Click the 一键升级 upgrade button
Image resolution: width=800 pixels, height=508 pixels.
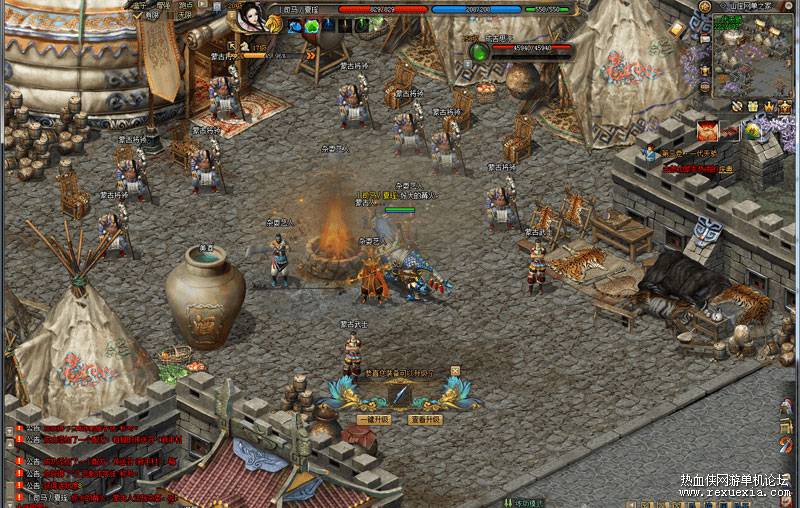[x=374, y=420]
